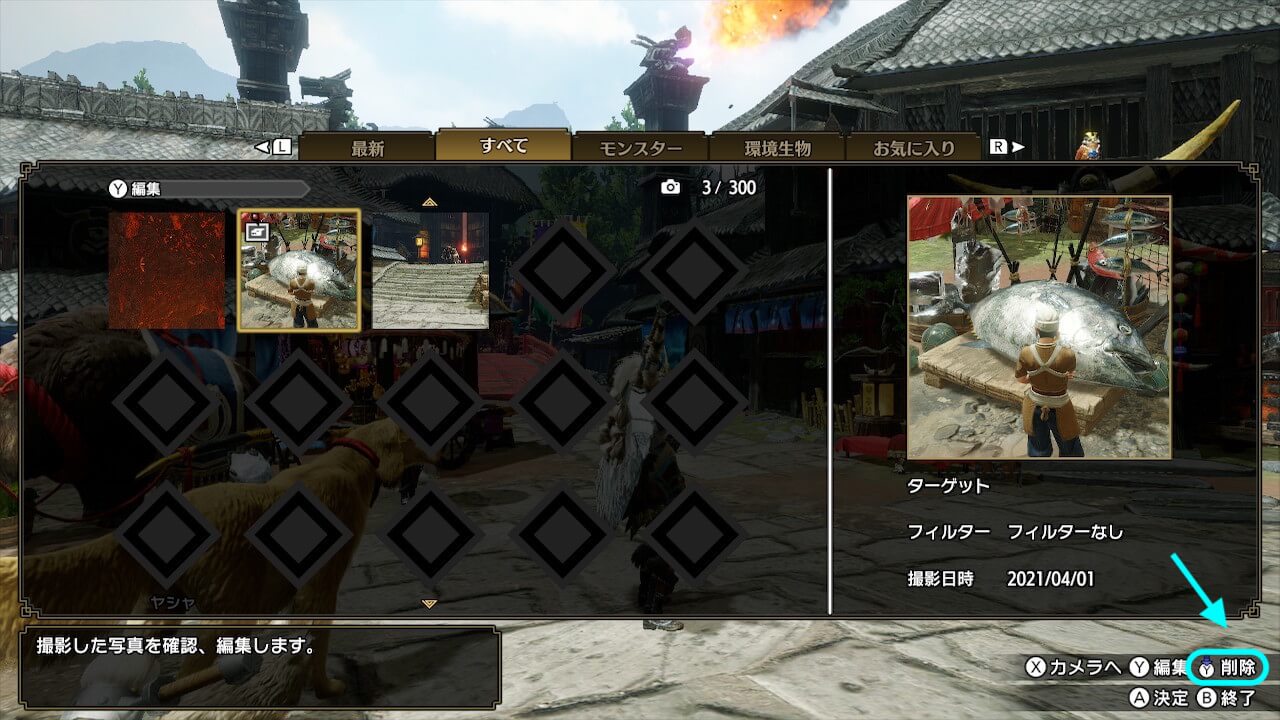
Task: Select the すべて tab
Action: coord(503,146)
